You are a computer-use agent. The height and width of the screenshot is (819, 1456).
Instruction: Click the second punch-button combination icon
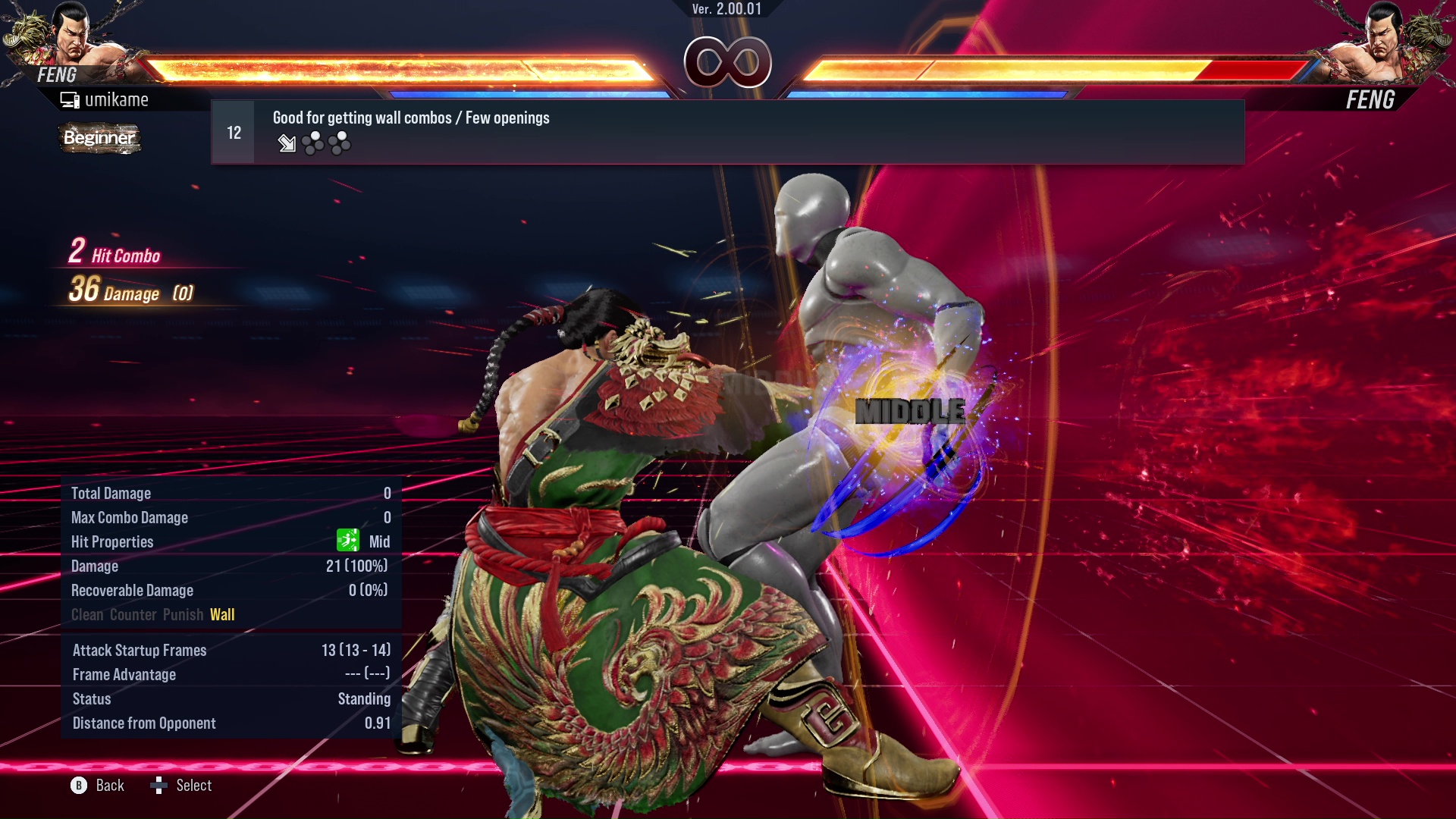[x=340, y=143]
